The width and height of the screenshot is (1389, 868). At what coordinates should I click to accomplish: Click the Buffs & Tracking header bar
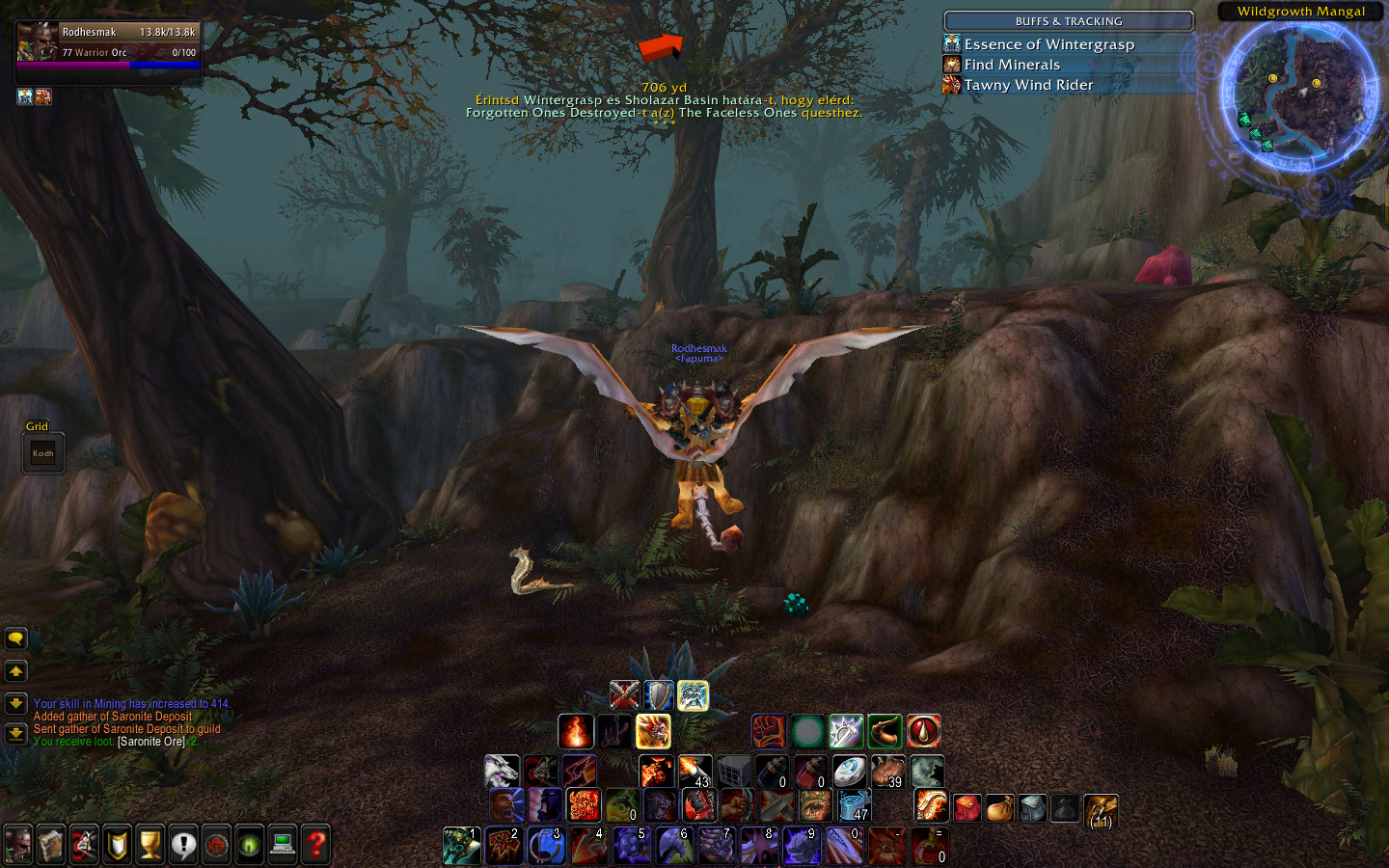pyautogui.click(x=1068, y=21)
